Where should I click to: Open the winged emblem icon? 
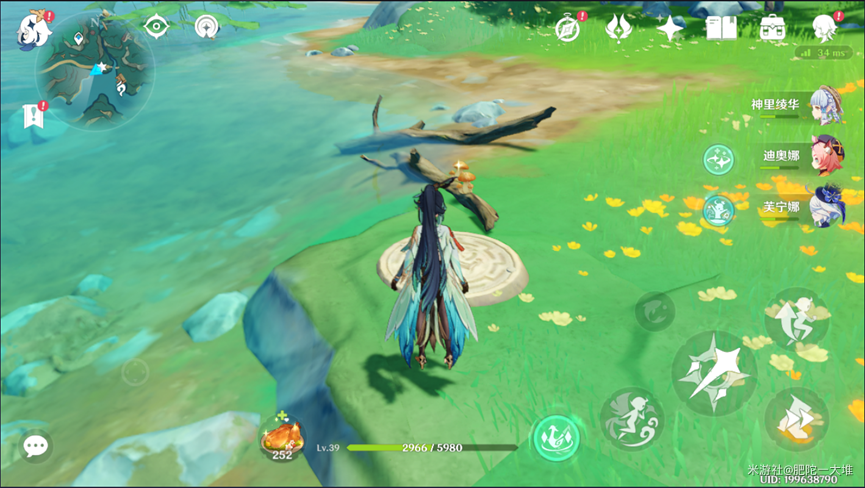click(x=620, y=27)
